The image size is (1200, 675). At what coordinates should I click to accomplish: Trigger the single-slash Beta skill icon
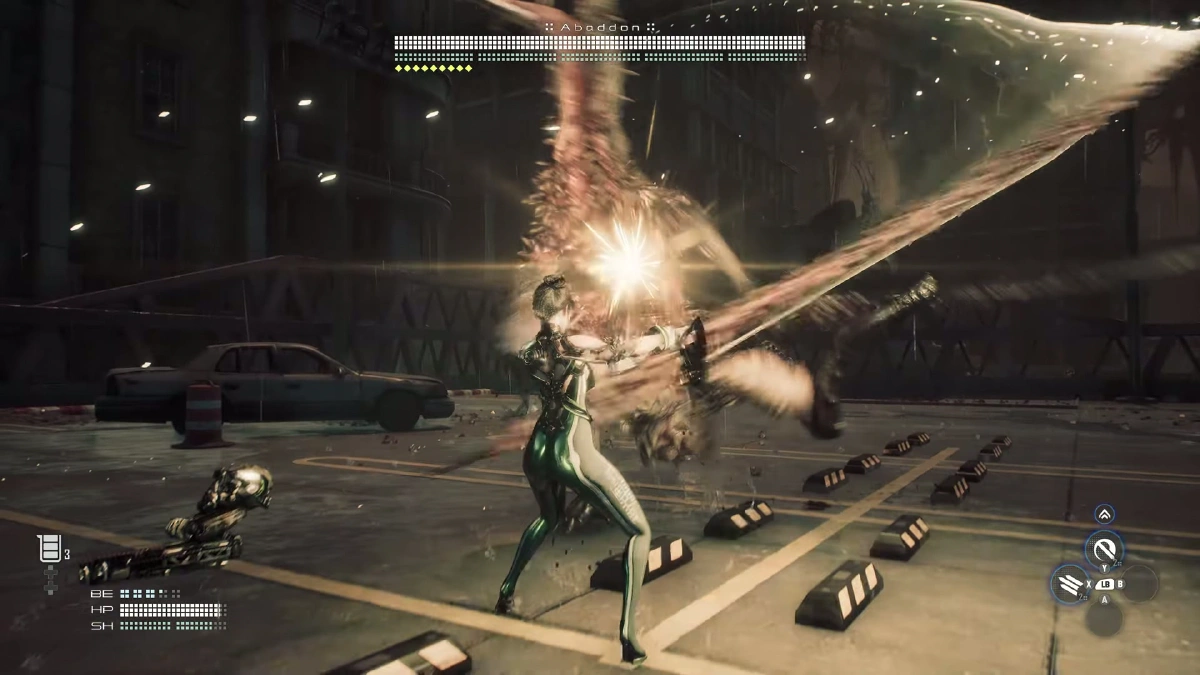click(1104, 549)
